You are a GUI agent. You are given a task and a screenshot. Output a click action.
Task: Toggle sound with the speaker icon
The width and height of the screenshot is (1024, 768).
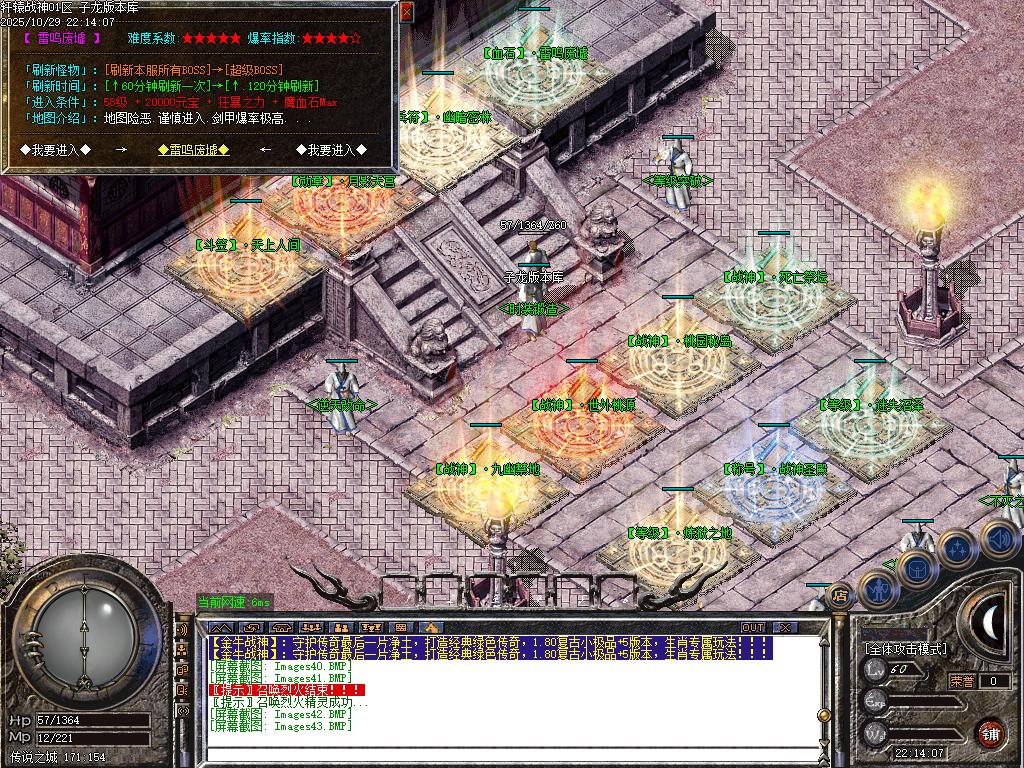tap(999, 538)
